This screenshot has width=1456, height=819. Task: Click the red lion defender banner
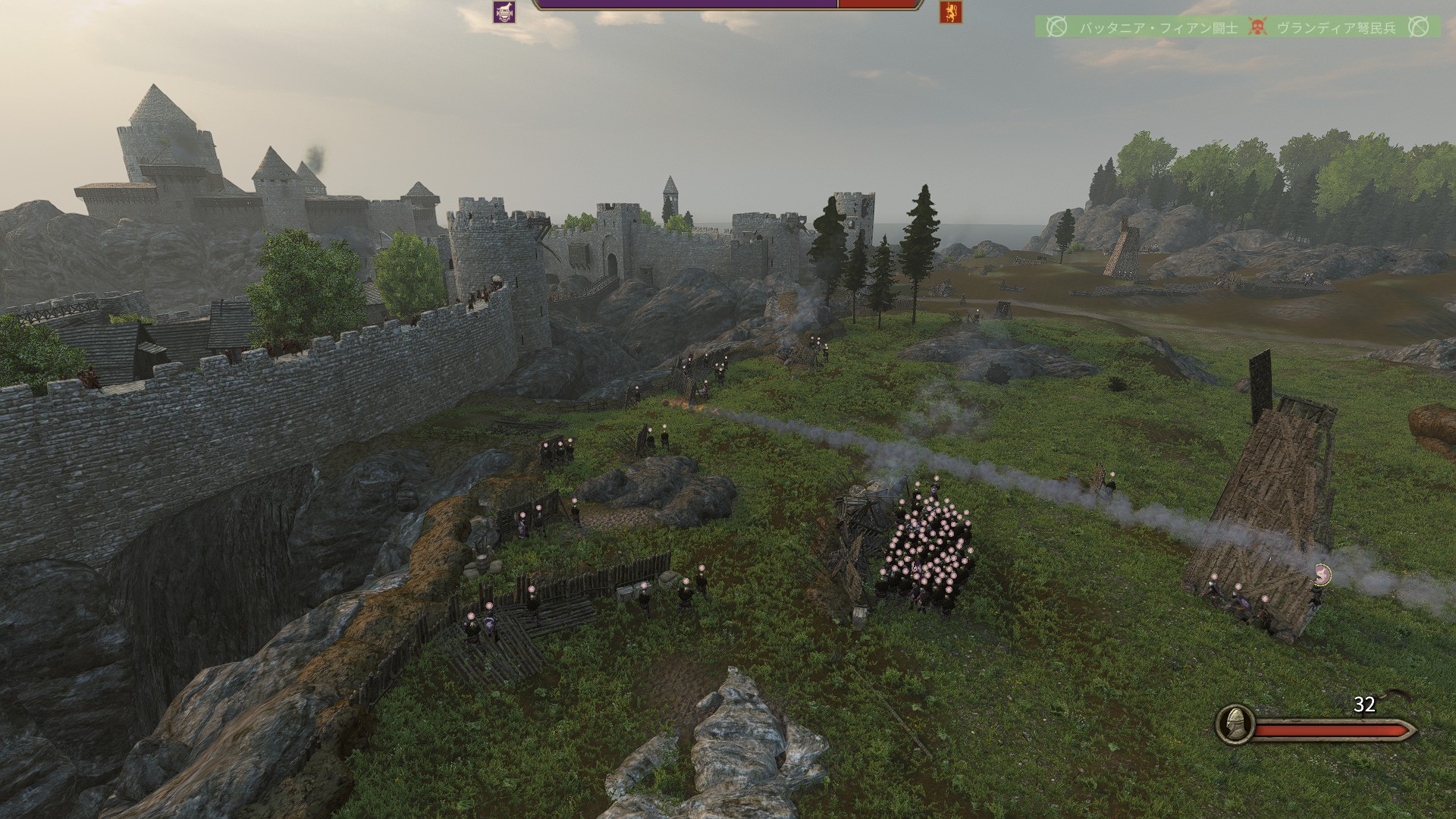[950, 11]
